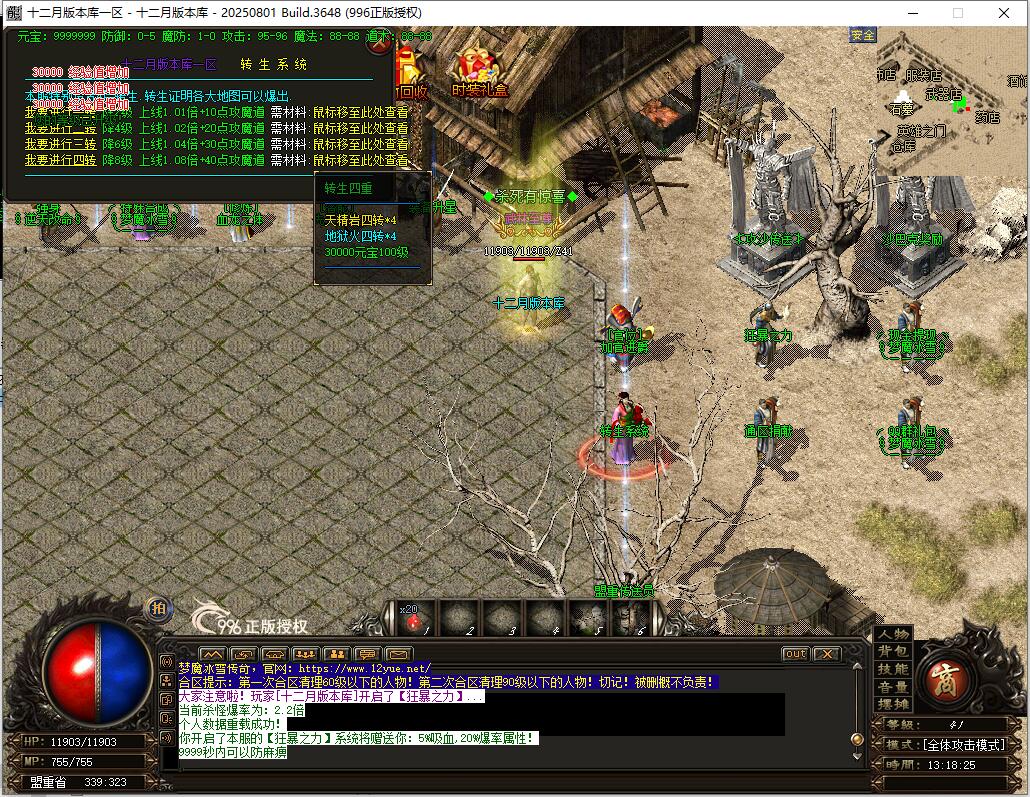Image resolution: width=1030 pixels, height=797 pixels.
Task: Open the 技能 skills panel
Action: pos(893,669)
